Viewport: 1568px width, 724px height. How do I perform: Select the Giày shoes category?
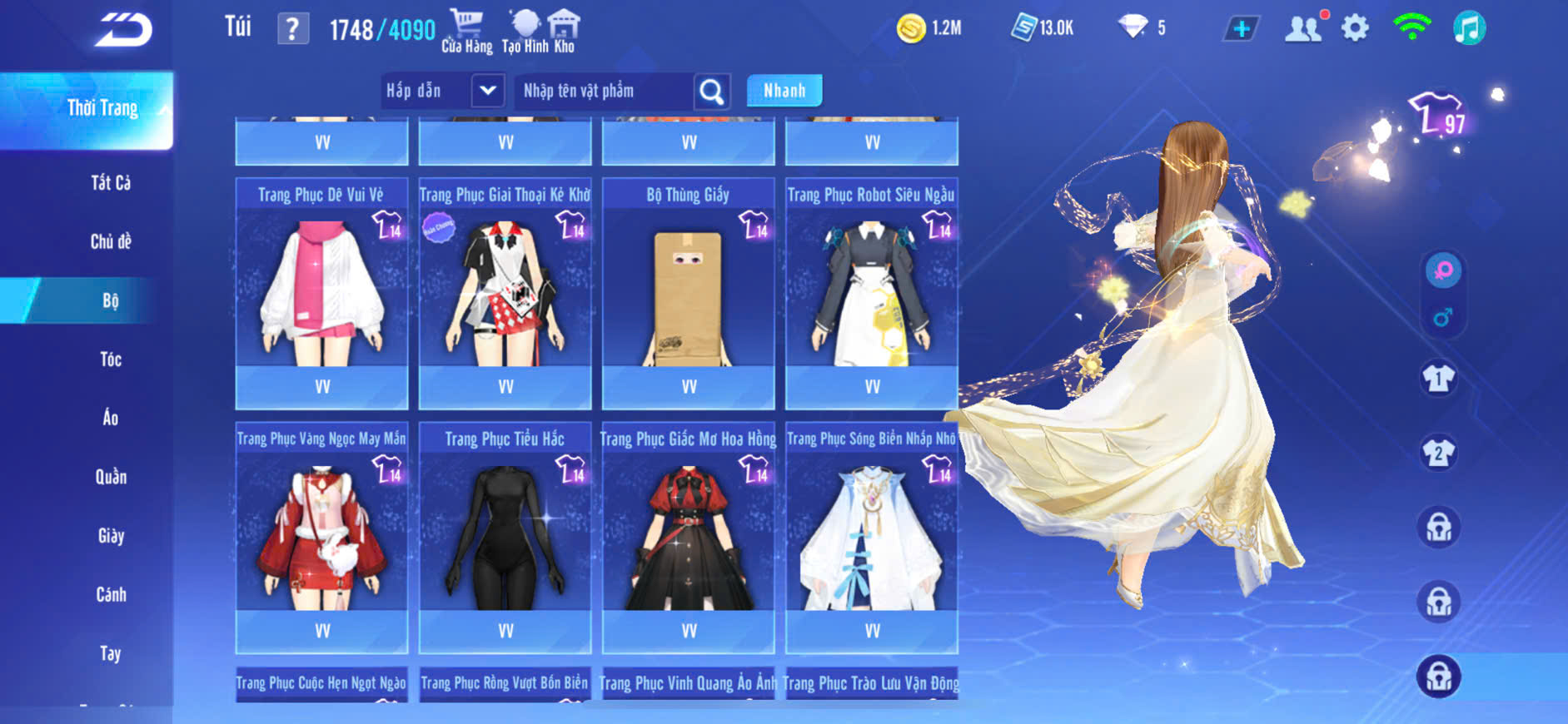coord(111,536)
